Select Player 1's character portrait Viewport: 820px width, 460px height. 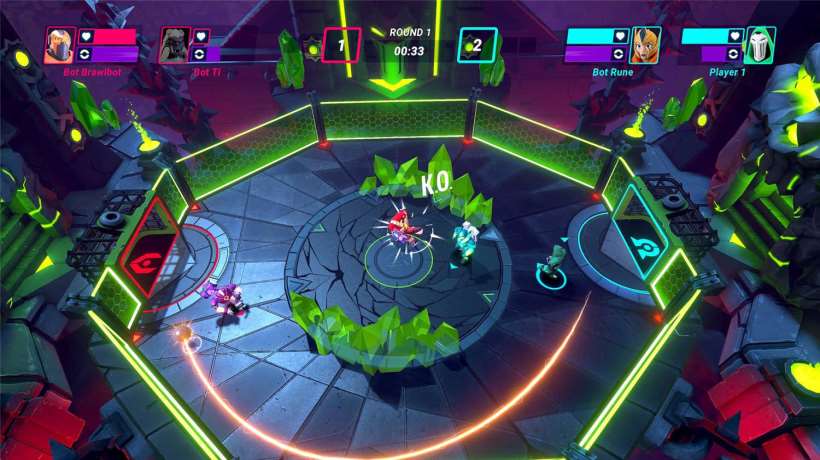[x=760, y=45]
